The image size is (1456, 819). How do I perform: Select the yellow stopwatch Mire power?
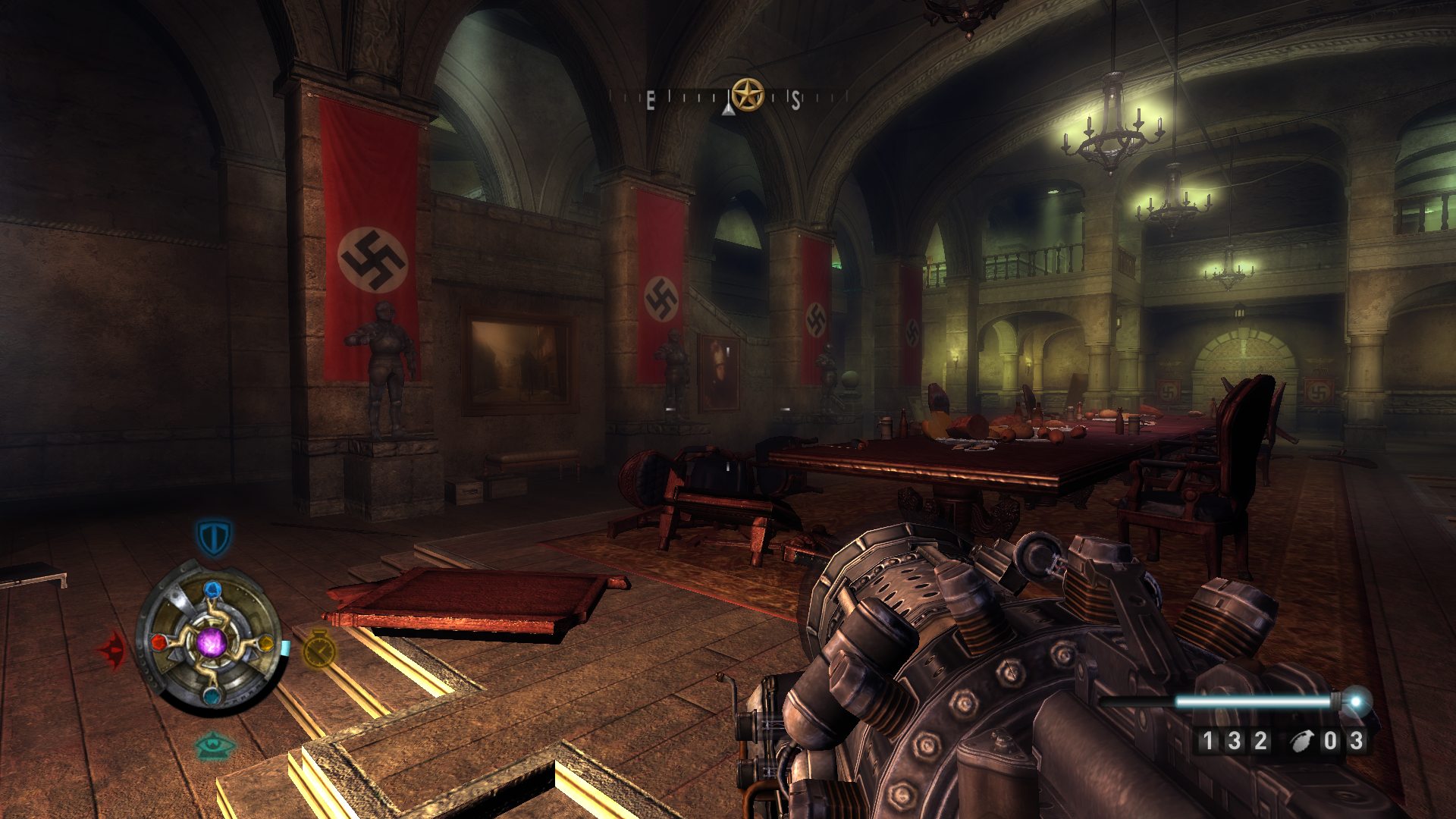pyautogui.click(x=320, y=649)
